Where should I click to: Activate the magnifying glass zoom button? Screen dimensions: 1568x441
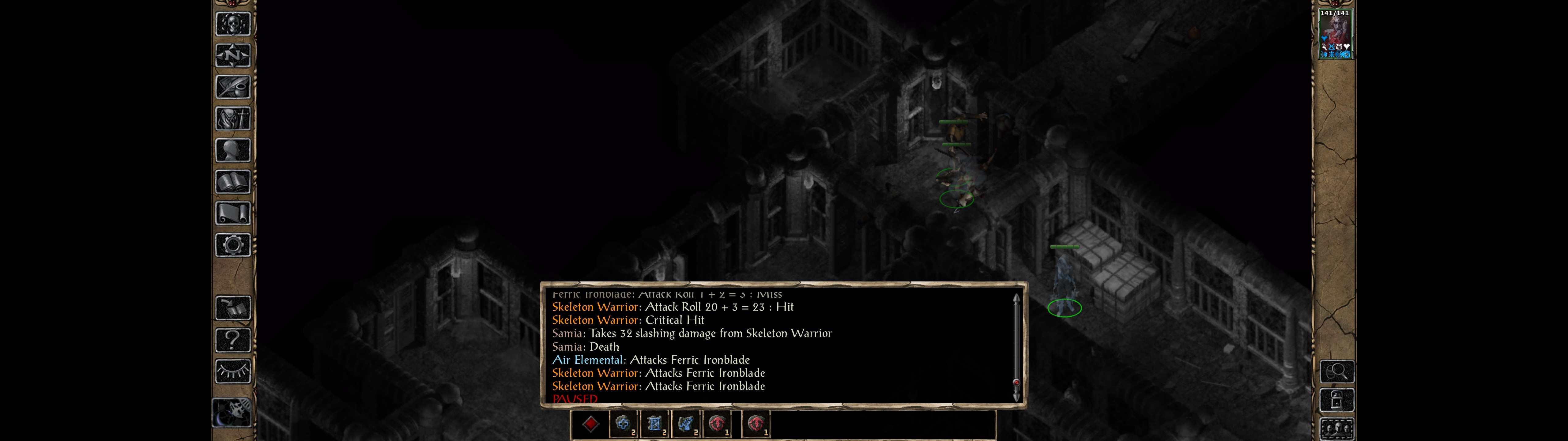coord(1337,371)
